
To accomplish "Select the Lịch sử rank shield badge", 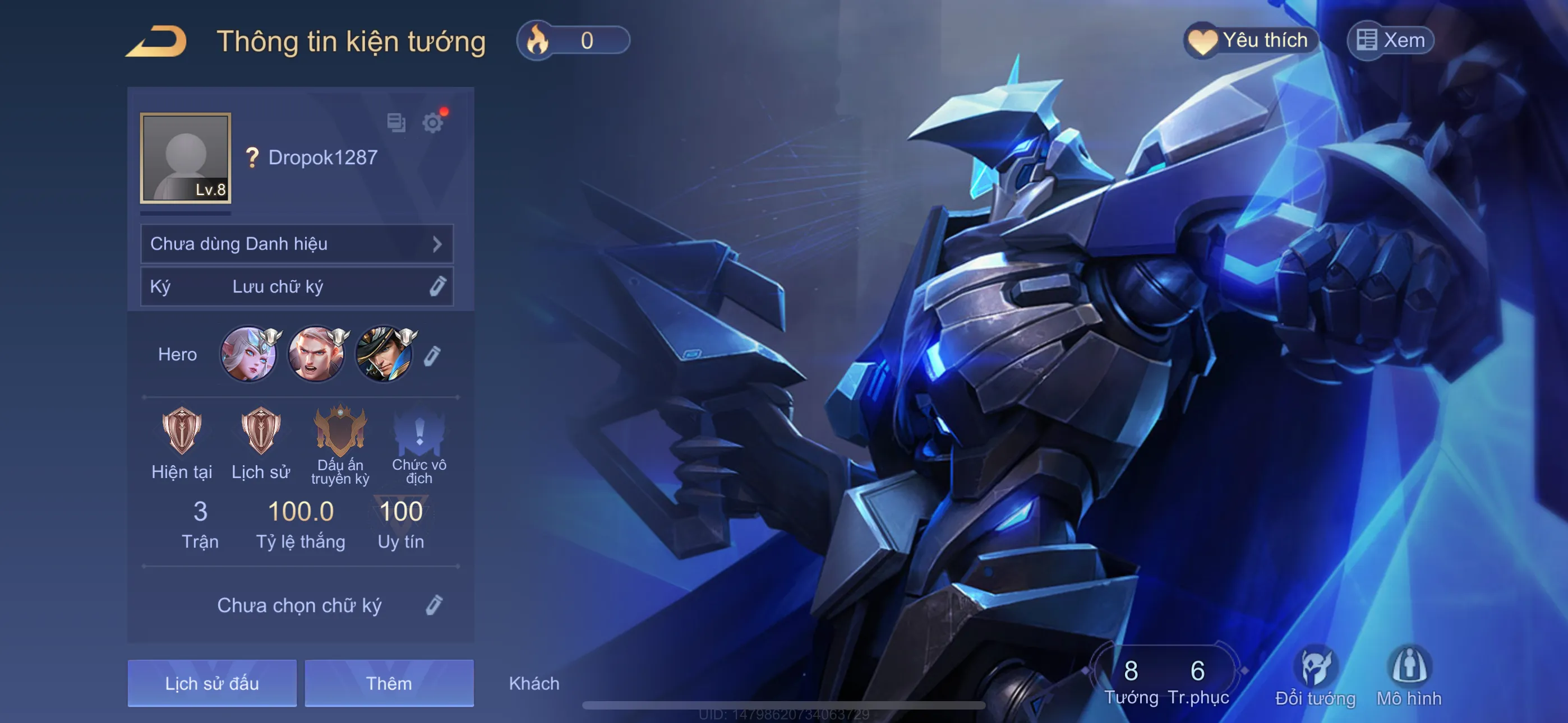I will pyautogui.click(x=261, y=432).
